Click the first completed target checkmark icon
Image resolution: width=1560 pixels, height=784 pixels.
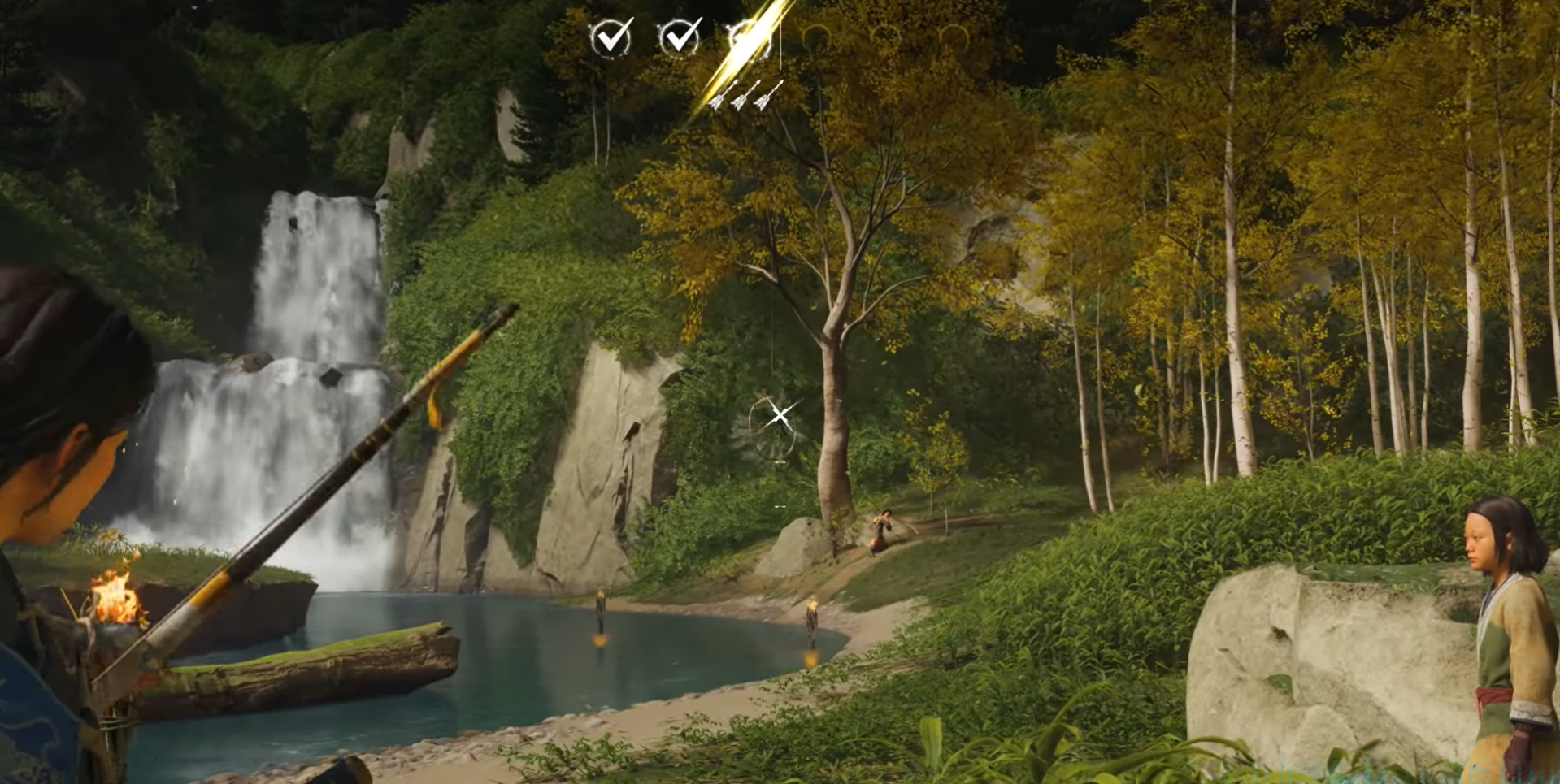pos(611,37)
